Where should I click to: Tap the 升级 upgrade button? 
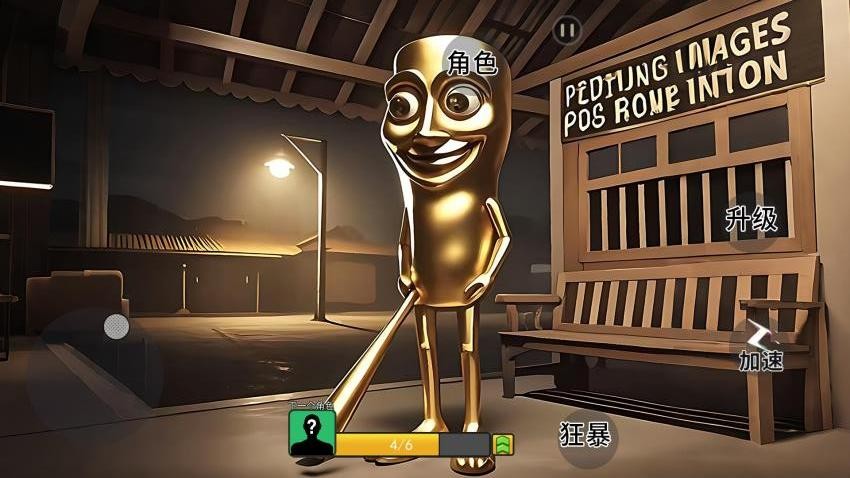(752, 220)
